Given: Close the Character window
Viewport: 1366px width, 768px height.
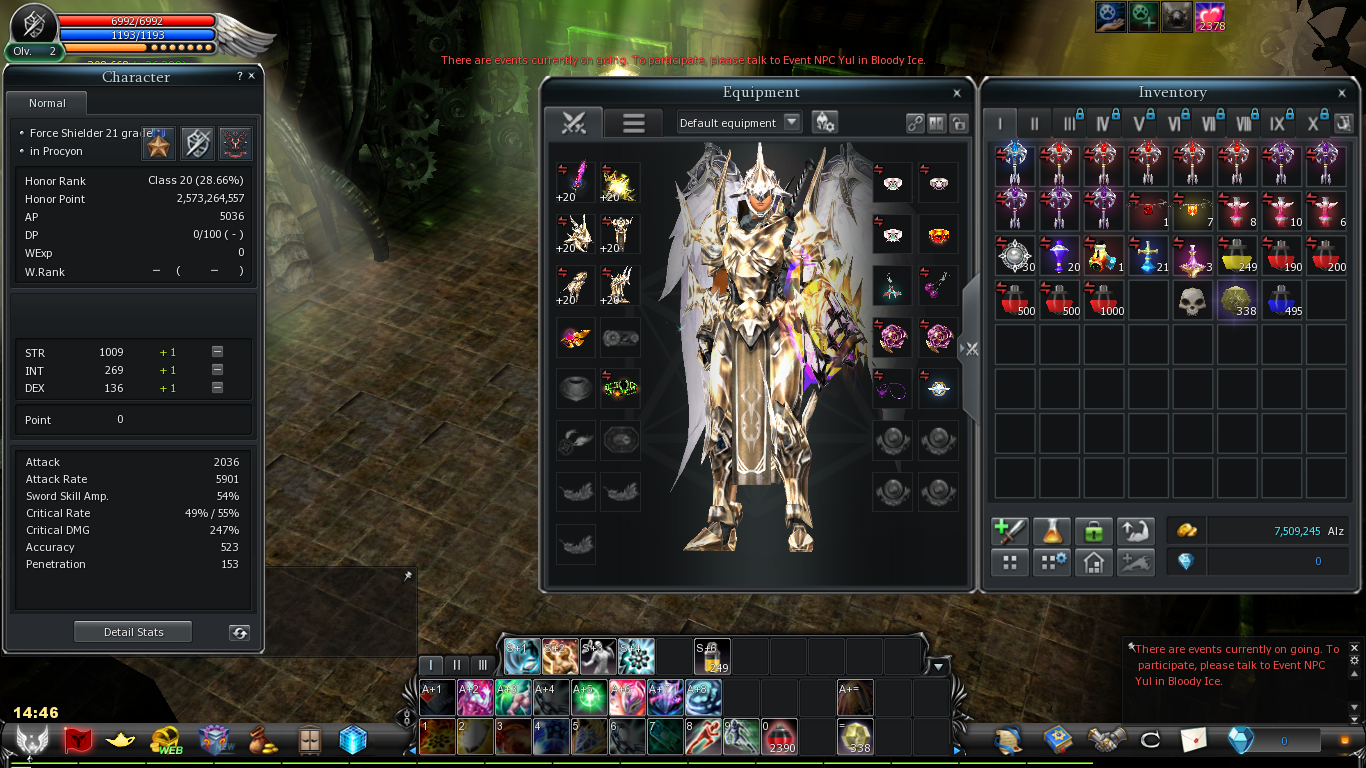Looking at the screenshot, I should (x=251, y=76).
